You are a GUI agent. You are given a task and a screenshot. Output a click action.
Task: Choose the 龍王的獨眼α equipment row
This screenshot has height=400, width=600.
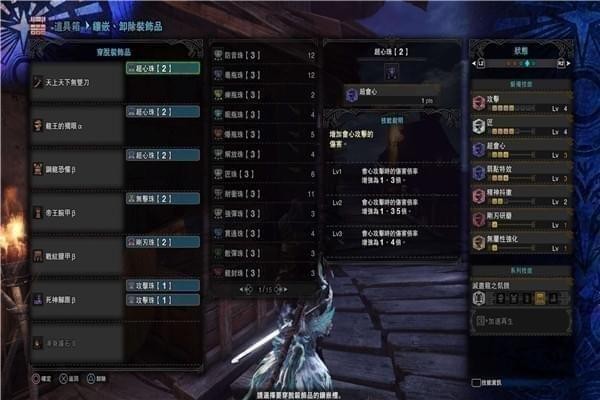[x=76, y=124]
